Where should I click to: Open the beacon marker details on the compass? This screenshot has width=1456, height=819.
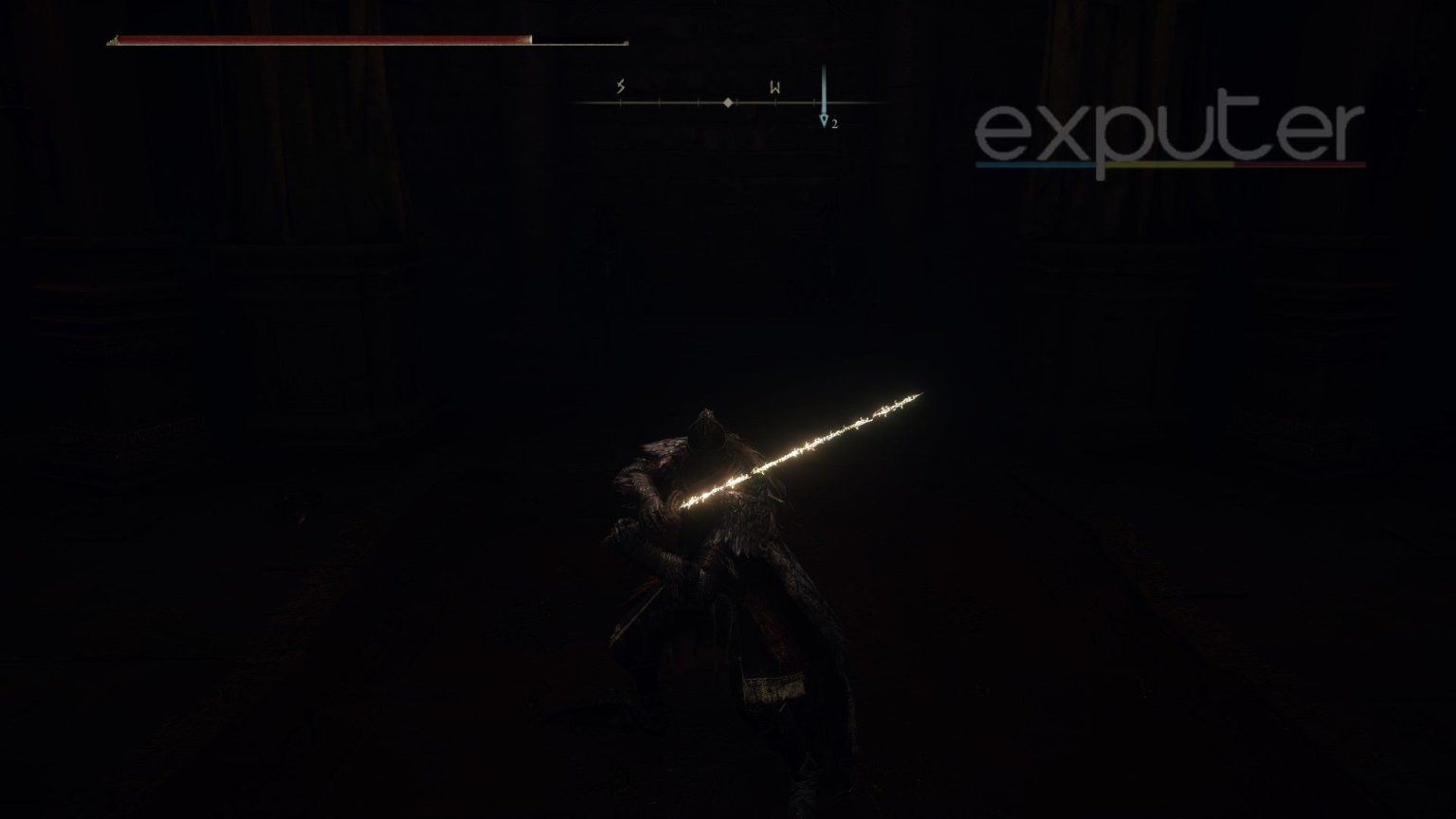[x=825, y=116]
